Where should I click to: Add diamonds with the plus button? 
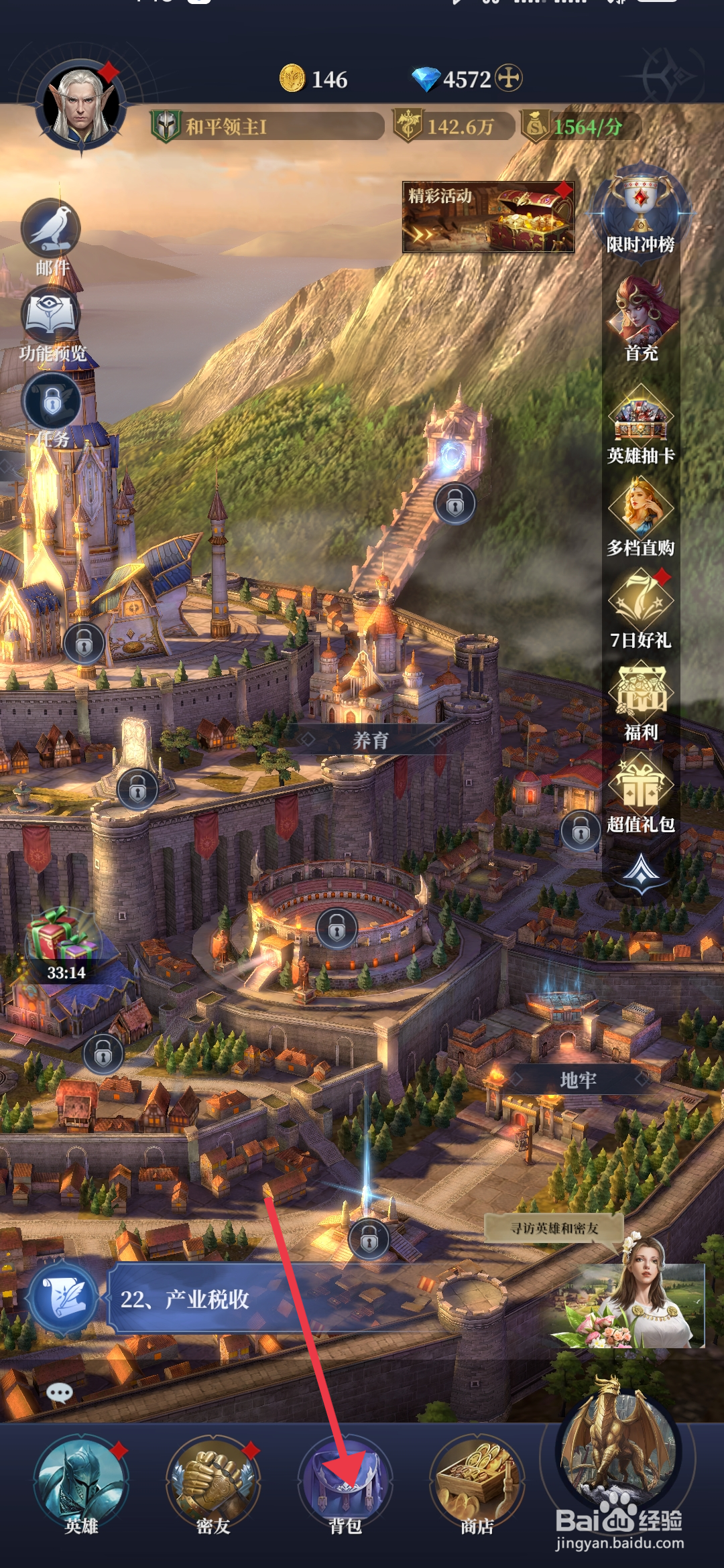tap(509, 78)
